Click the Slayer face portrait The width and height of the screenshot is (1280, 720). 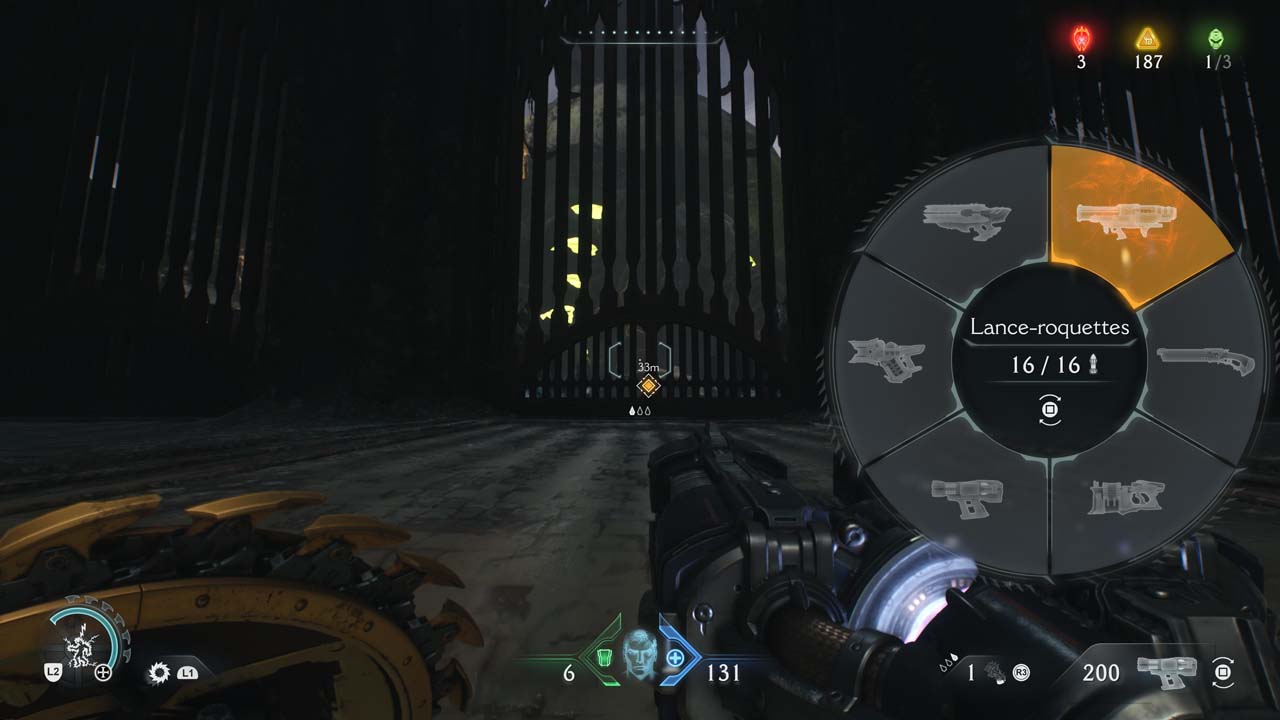coord(640,658)
